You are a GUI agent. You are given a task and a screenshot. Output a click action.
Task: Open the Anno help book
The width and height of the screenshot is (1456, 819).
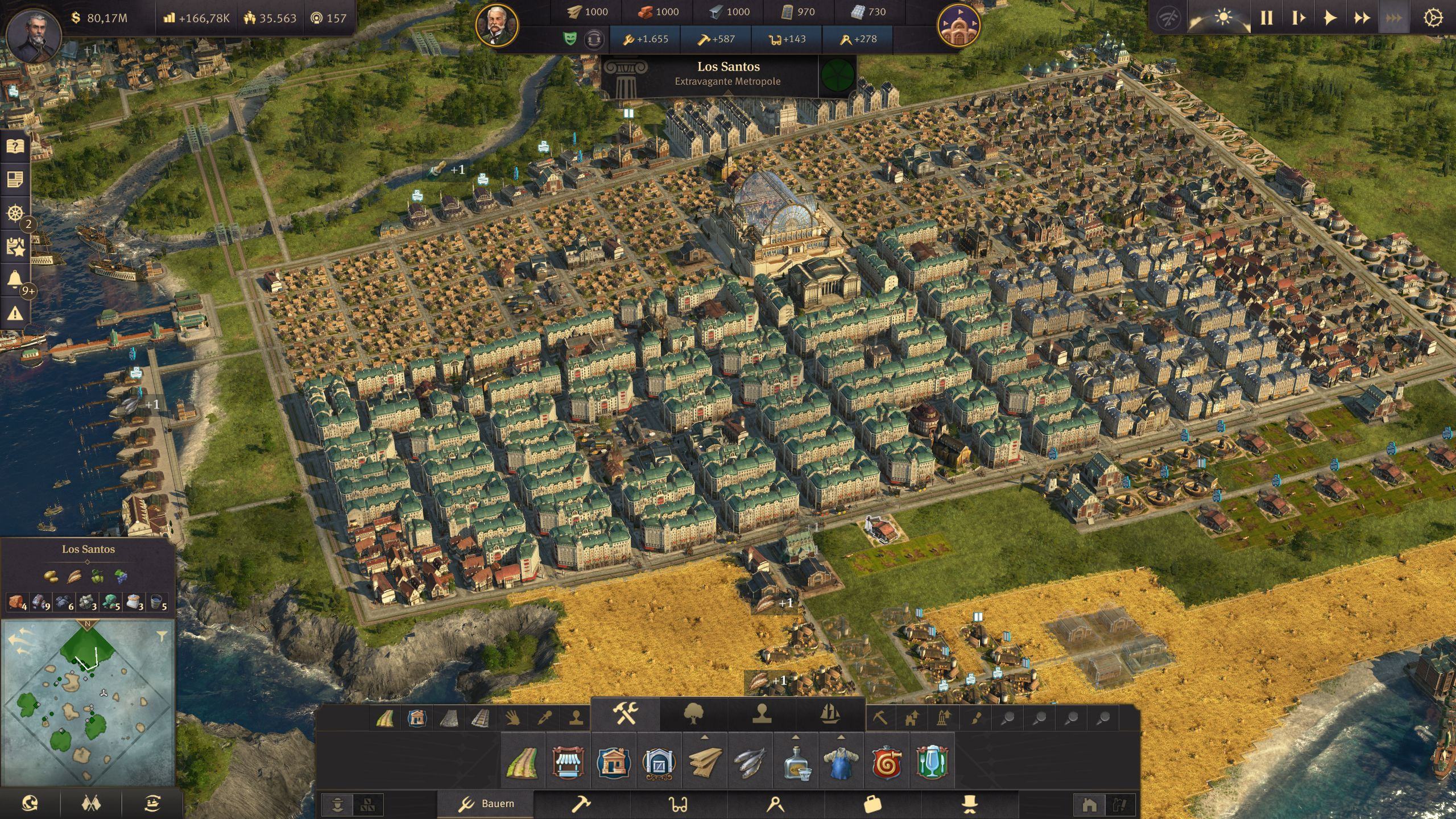pyautogui.click(x=15, y=146)
